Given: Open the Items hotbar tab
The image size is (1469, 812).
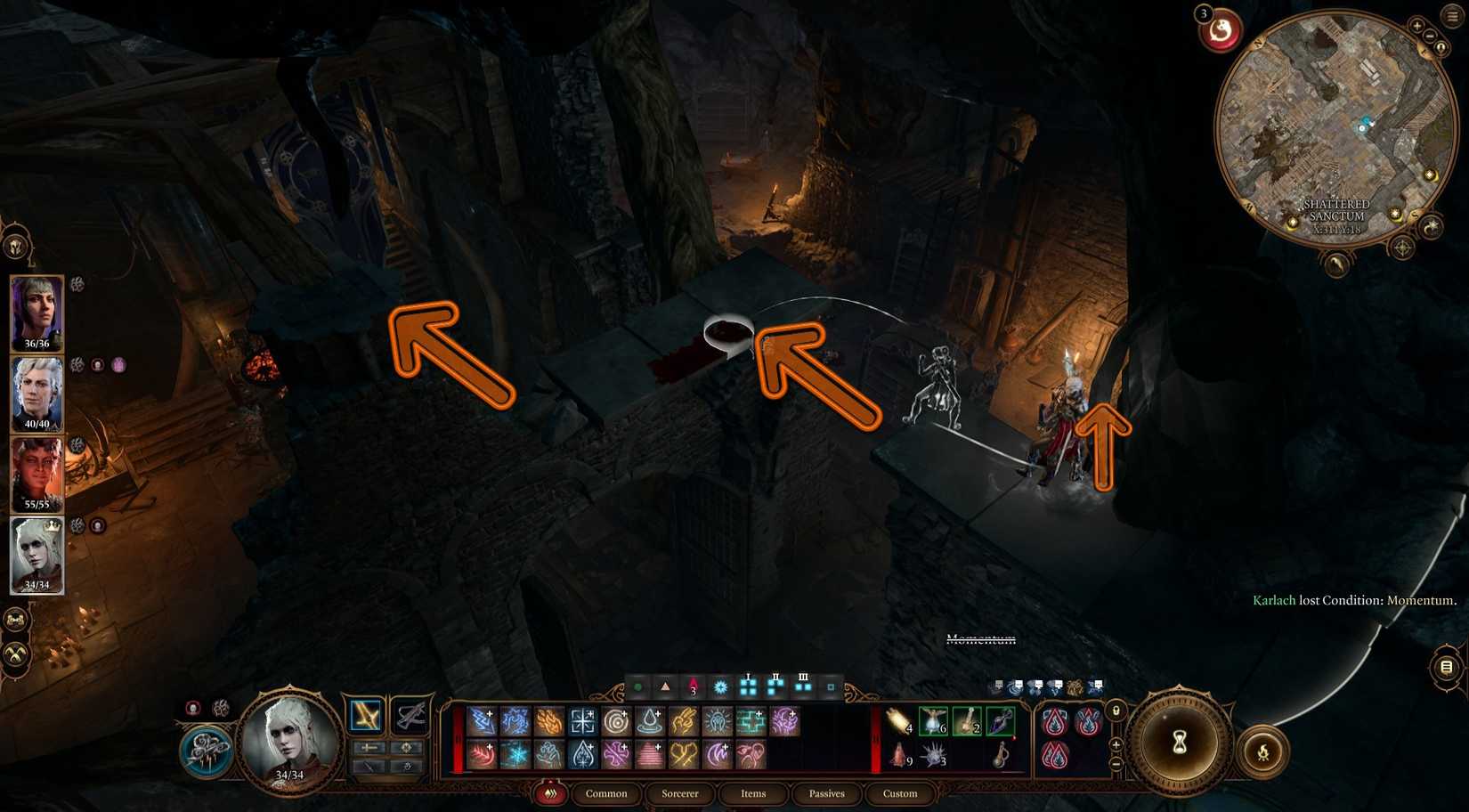Looking at the screenshot, I should [x=753, y=794].
